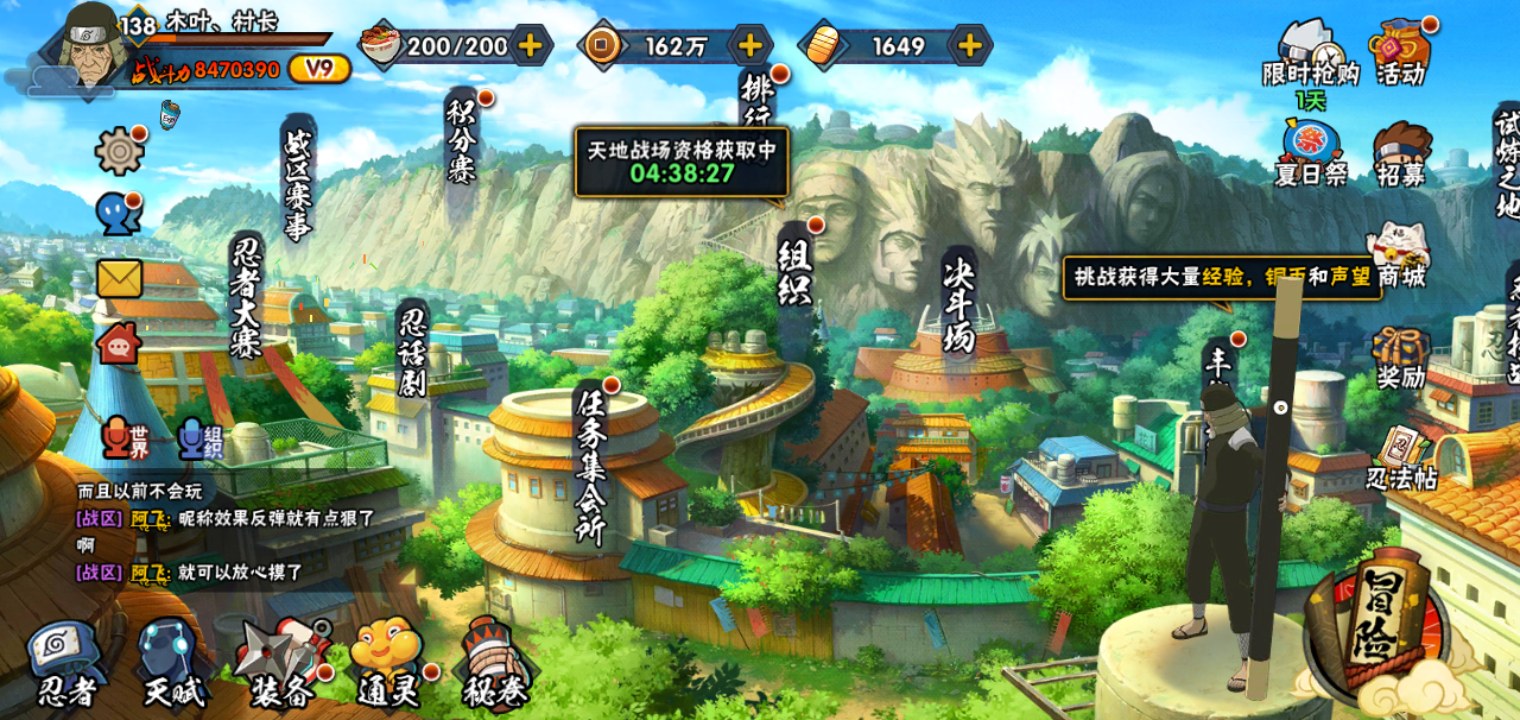Open the yellow mail envelope

tap(119, 279)
